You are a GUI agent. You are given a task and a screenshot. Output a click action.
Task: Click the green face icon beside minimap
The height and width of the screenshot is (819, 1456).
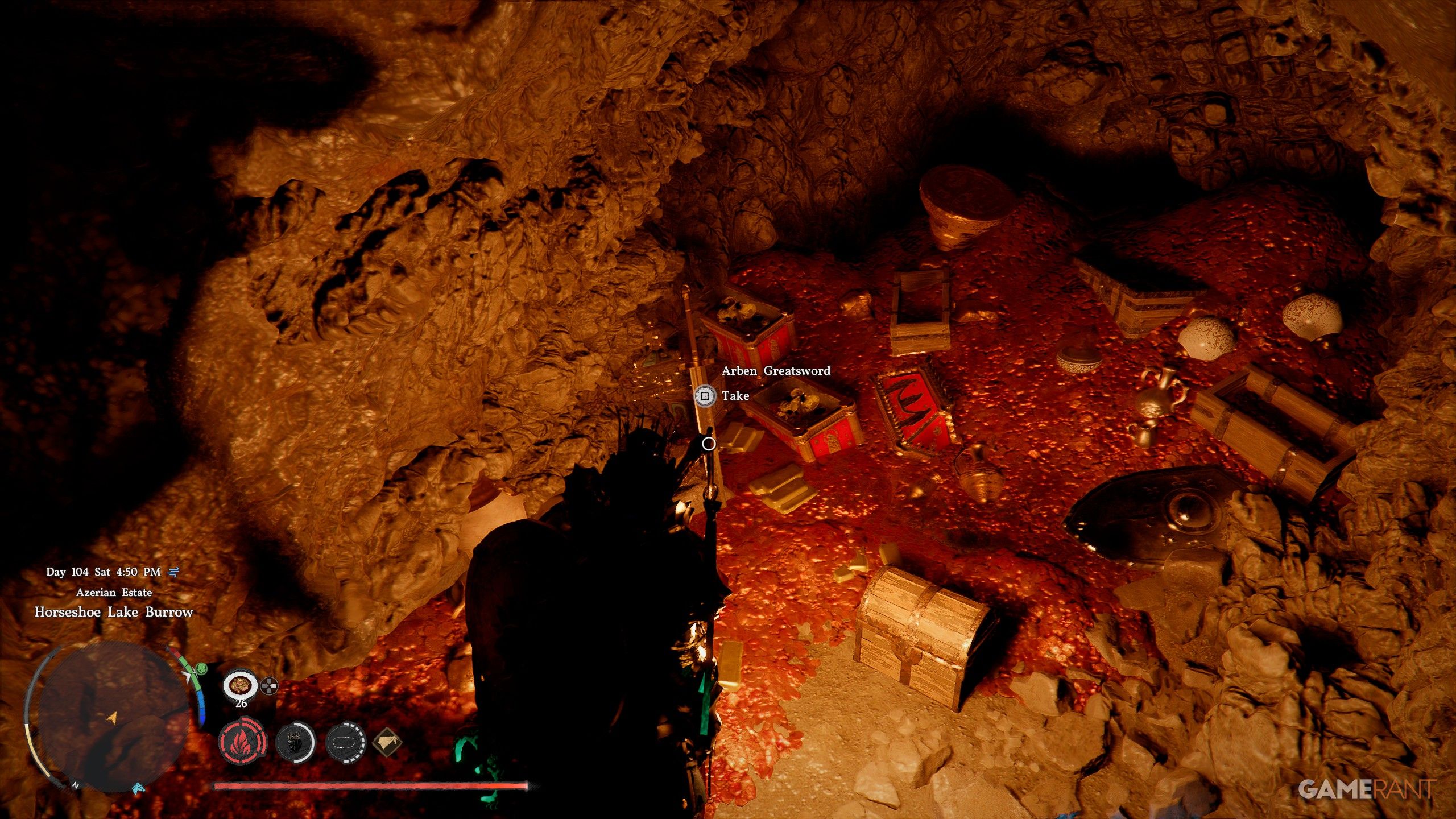click(x=201, y=669)
